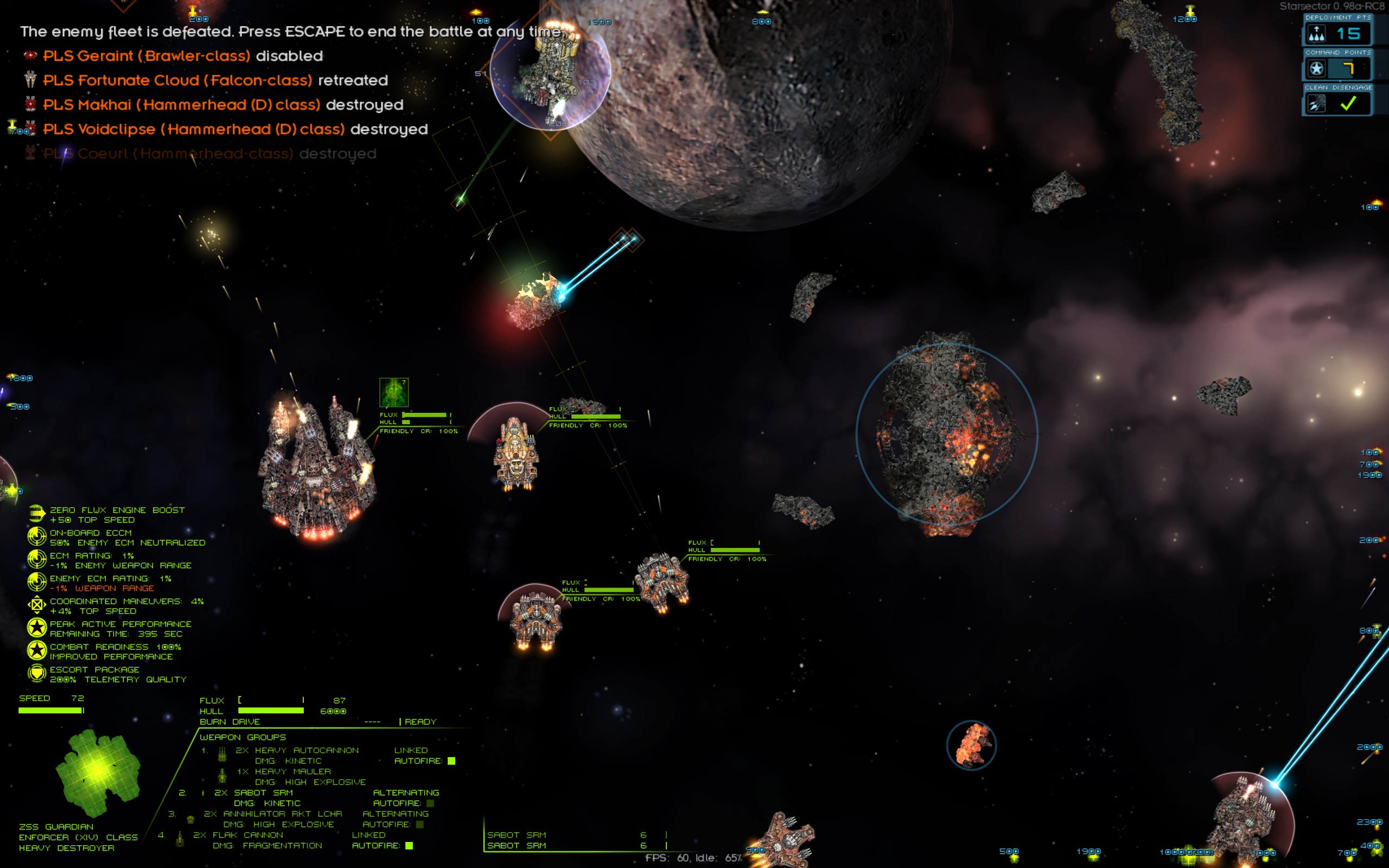
Task: Toggle autofire for the Flak Cannon group
Action: point(409,846)
